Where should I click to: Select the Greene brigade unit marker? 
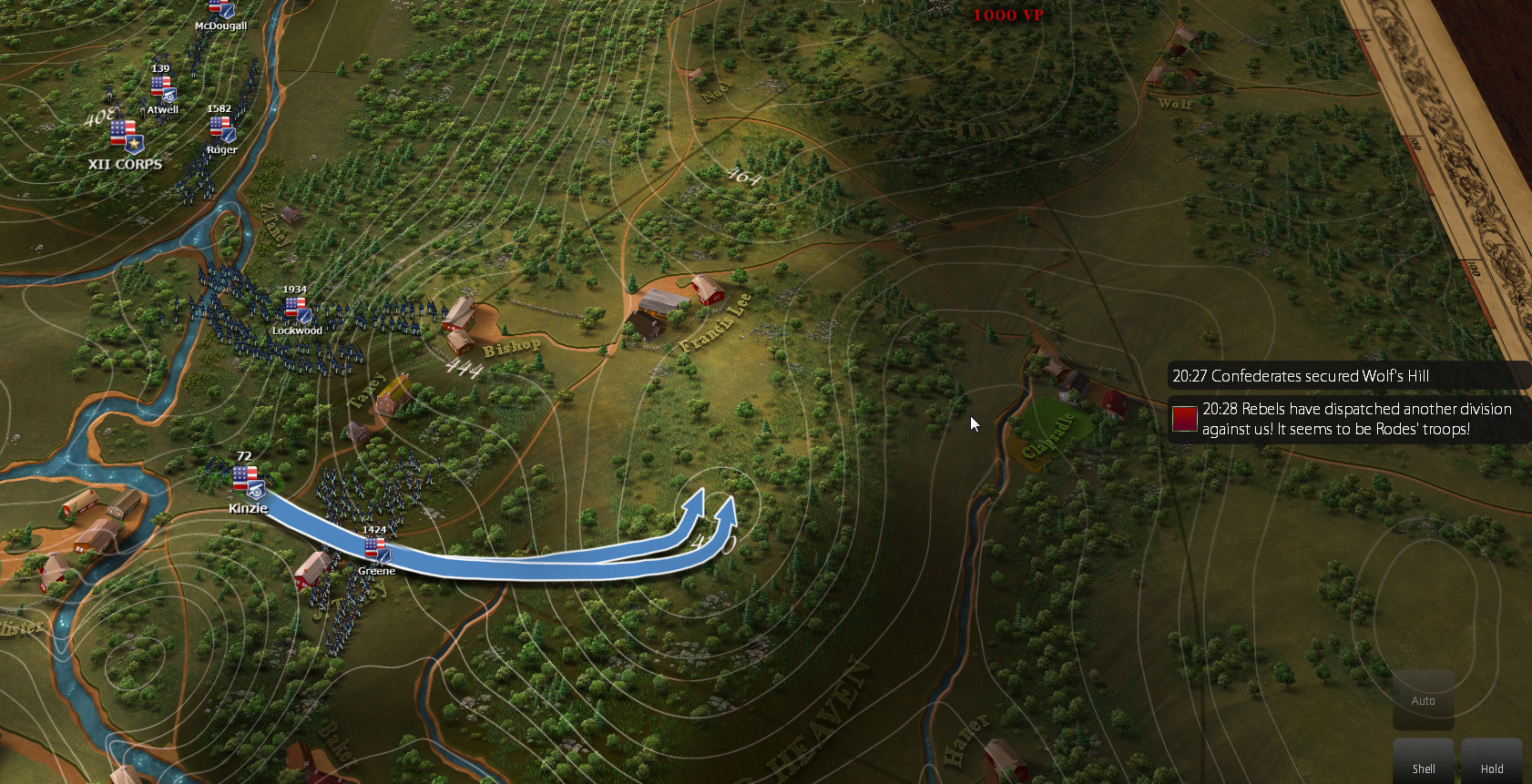[376, 549]
